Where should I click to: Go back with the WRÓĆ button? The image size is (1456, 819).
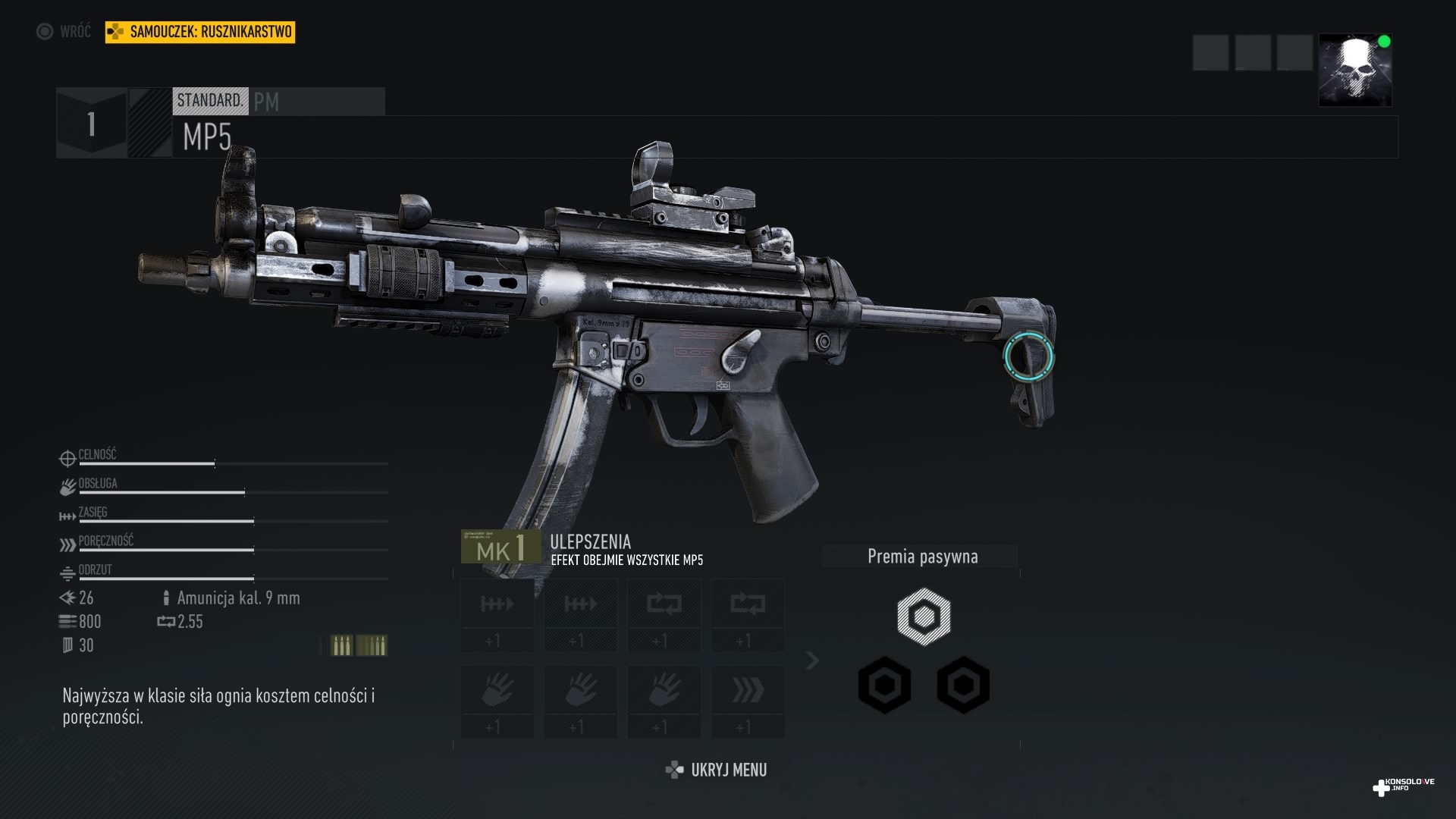tap(64, 32)
